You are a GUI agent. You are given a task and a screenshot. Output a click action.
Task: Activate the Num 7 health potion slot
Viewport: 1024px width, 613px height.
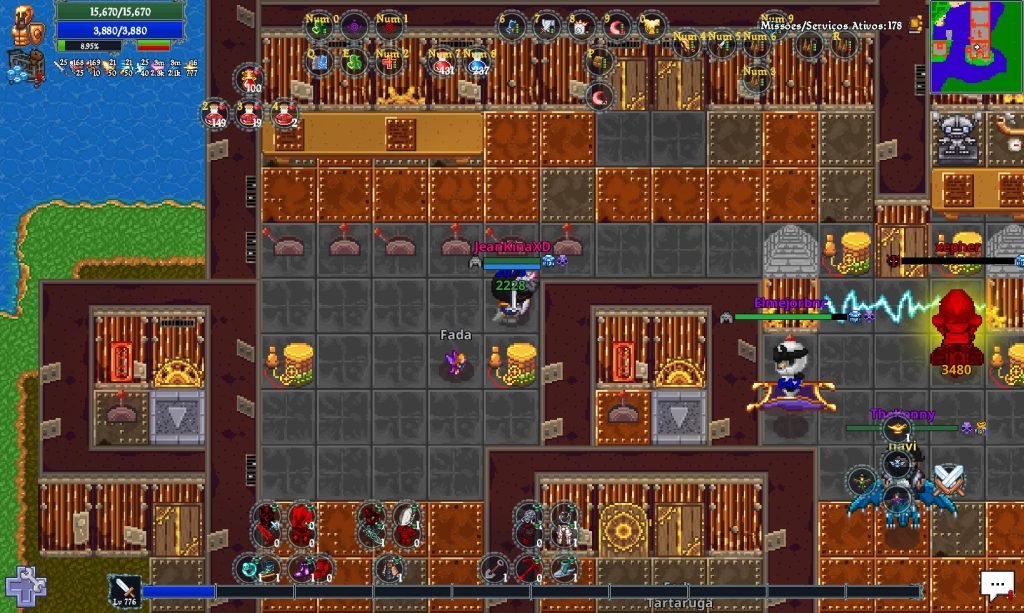coord(441,62)
